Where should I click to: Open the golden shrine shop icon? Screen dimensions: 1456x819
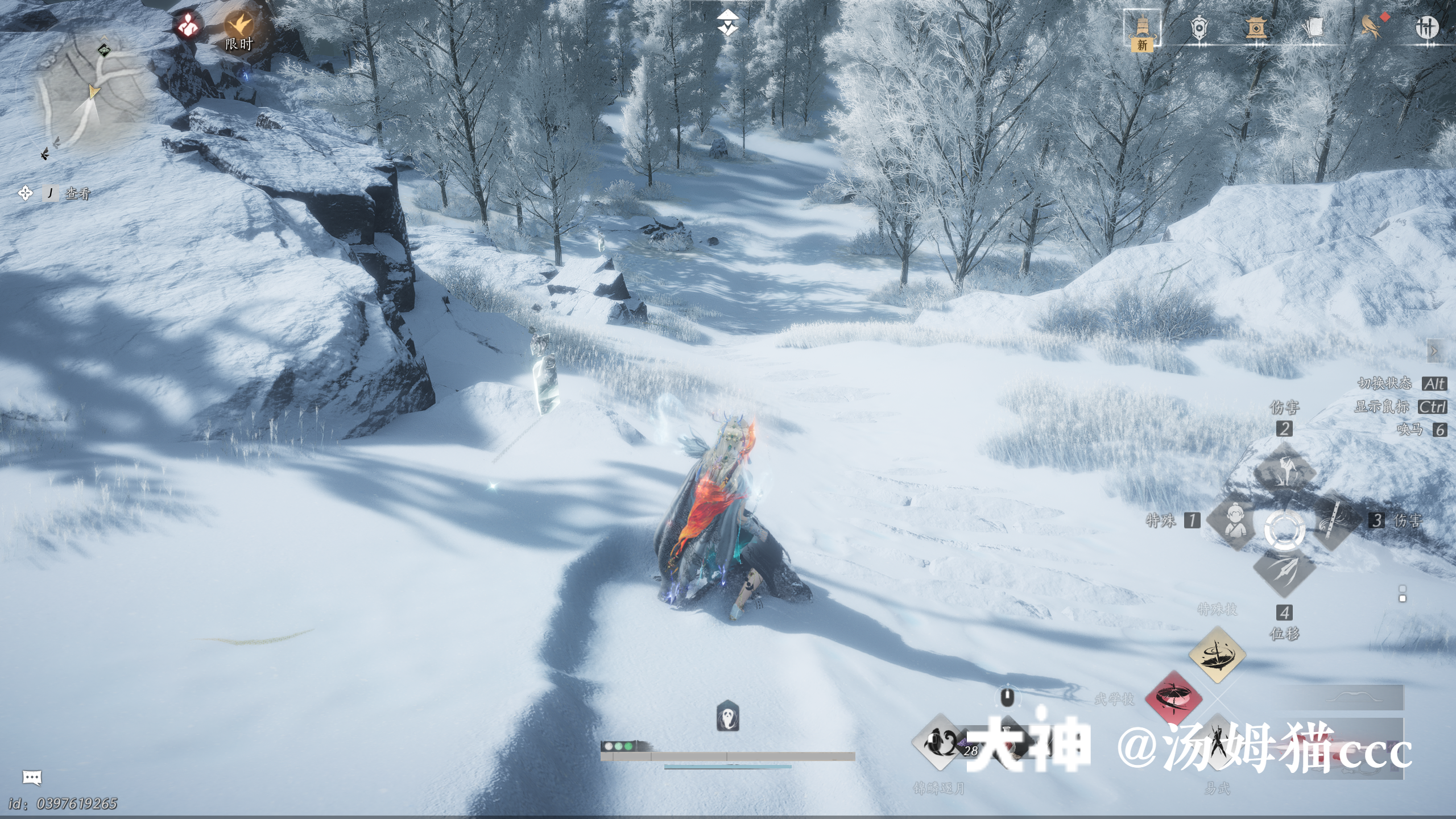pyautogui.click(x=1255, y=27)
